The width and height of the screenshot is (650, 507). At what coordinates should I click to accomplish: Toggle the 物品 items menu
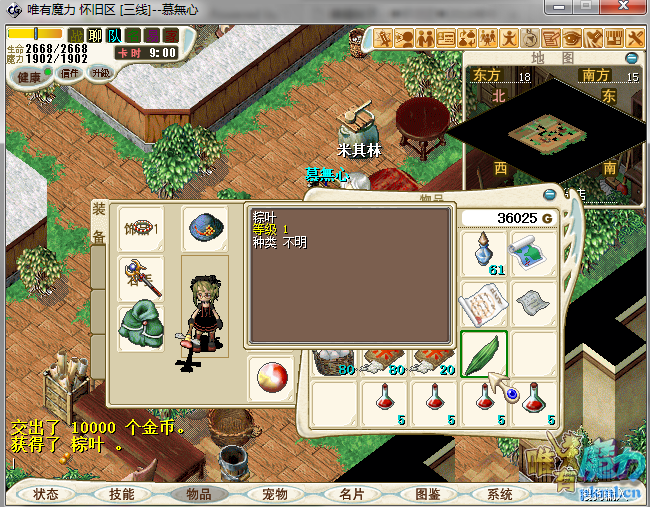coord(198,494)
